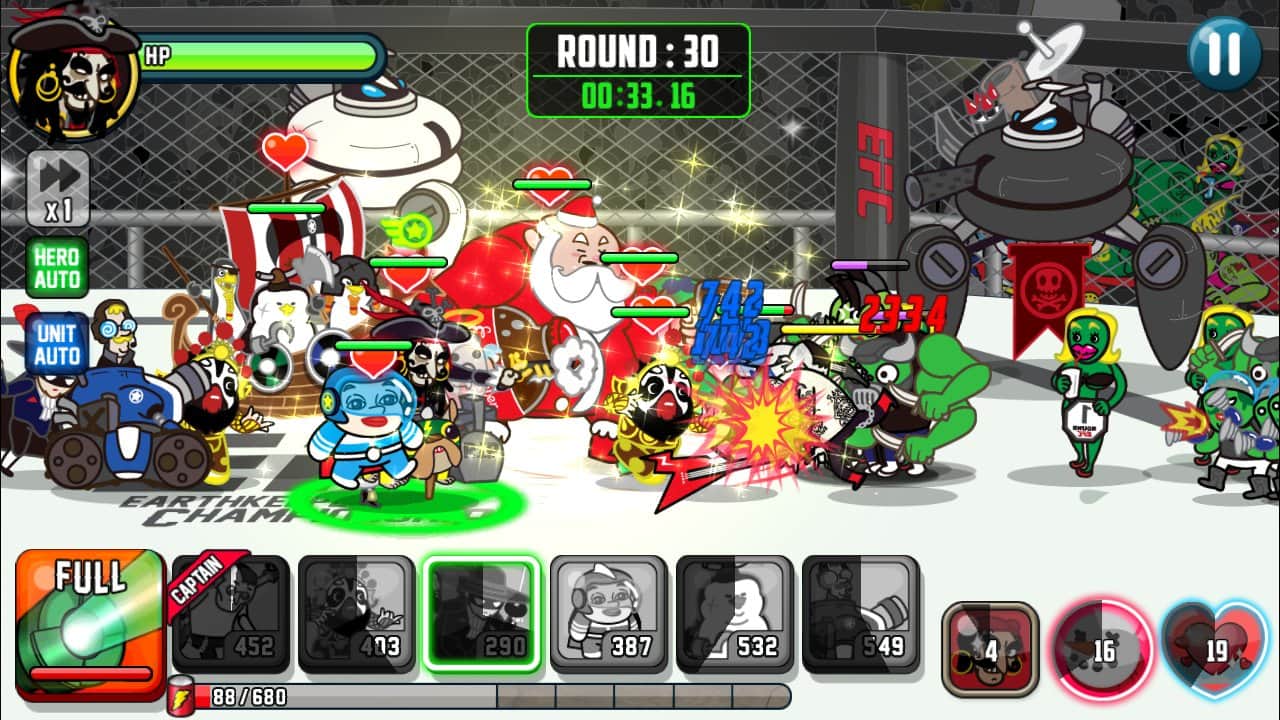The image size is (1280, 720).
Task: Activate the pink circle skill showing 16
Action: point(1101,650)
